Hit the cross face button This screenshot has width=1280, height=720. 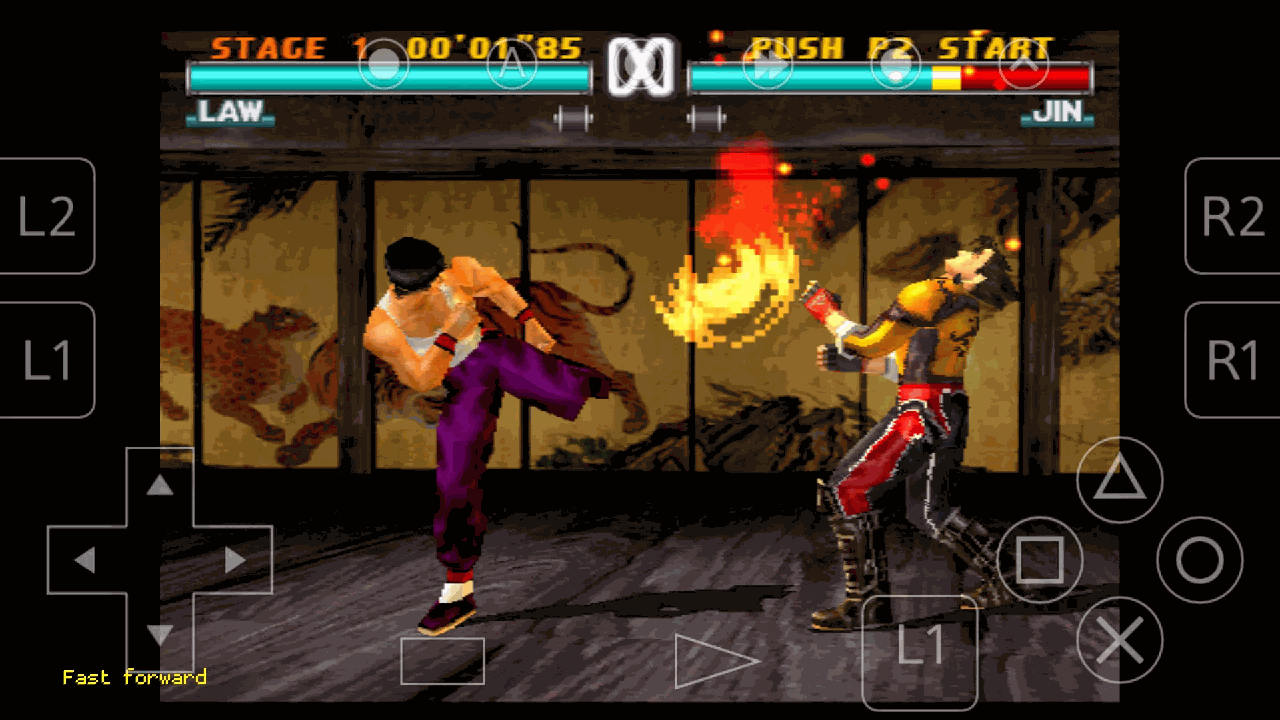(x=1119, y=640)
